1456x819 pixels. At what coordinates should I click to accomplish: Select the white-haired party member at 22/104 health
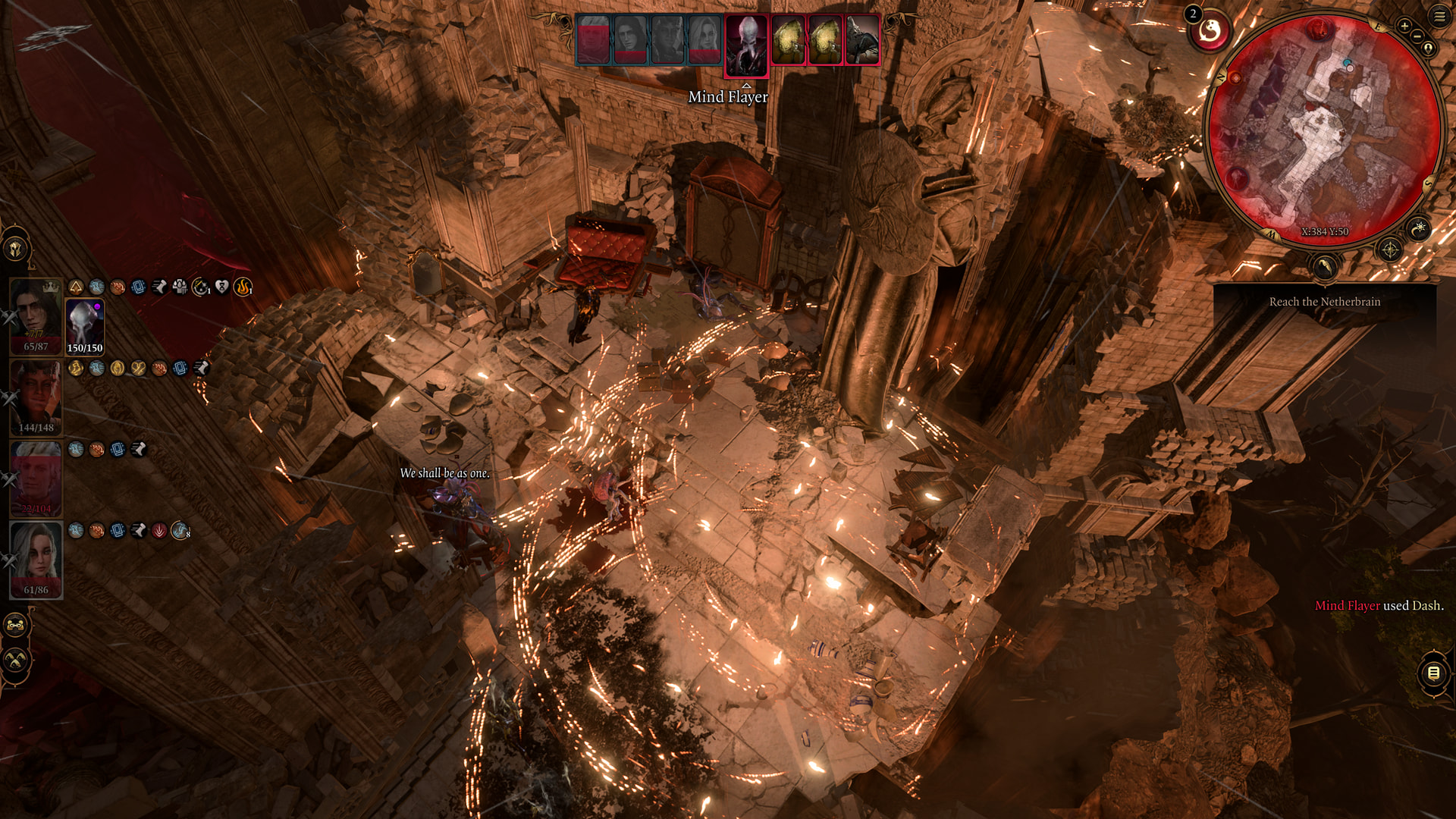tap(36, 478)
